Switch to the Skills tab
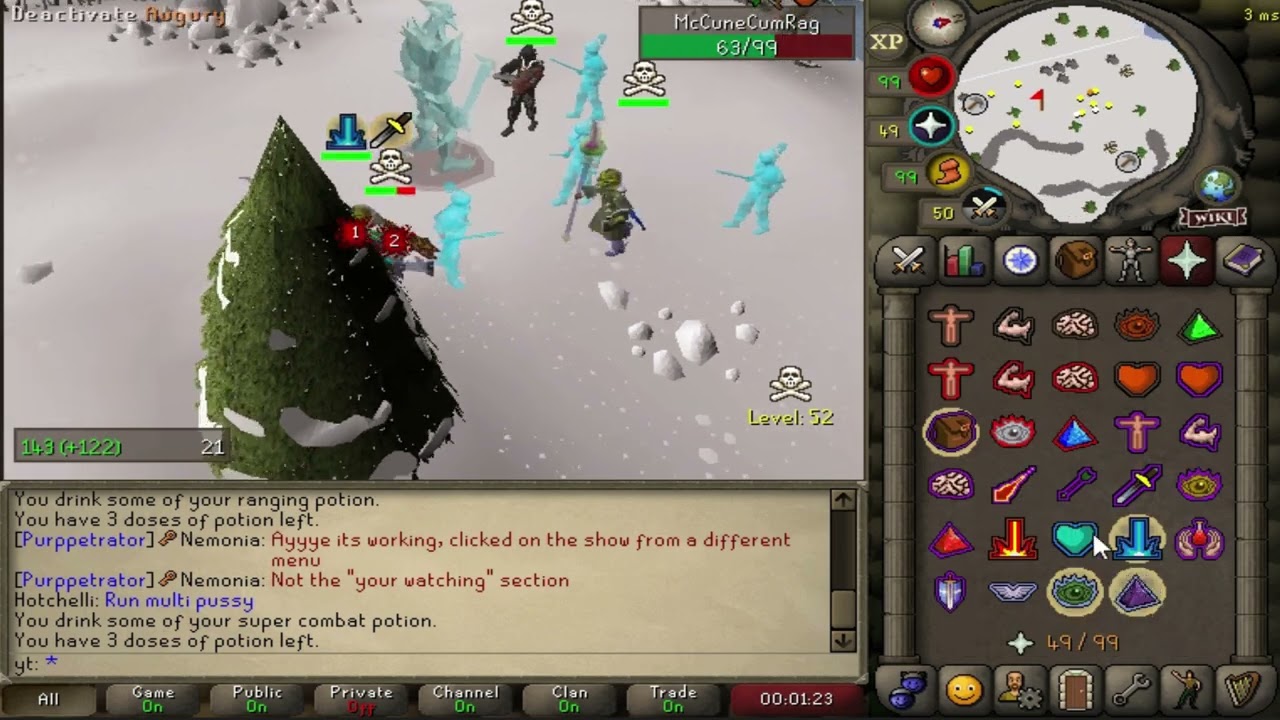This screenshot has height=720, width=1280. pos(962,261)
